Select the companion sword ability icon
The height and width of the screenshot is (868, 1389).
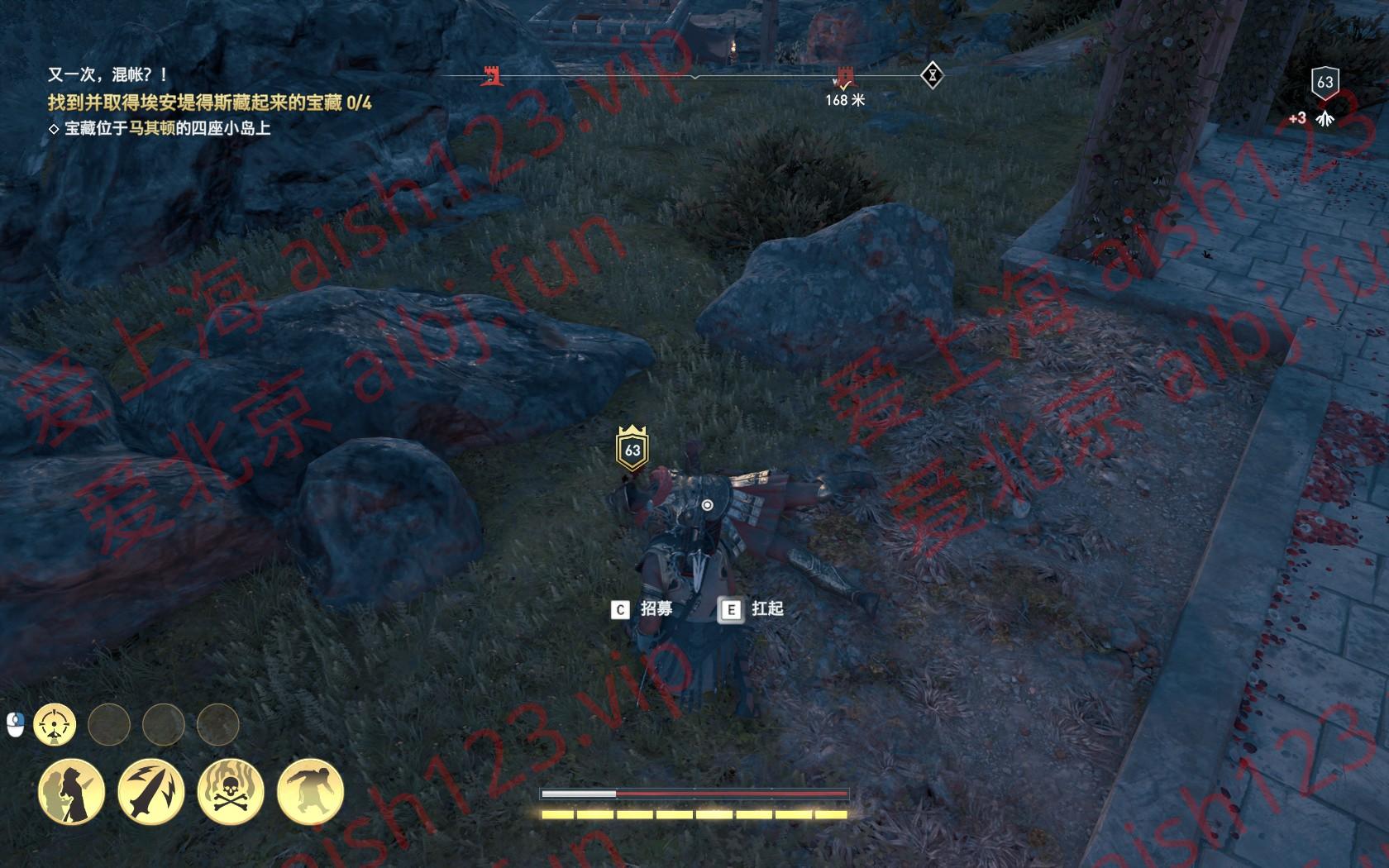pyautogui.click(x=71, y=789)
